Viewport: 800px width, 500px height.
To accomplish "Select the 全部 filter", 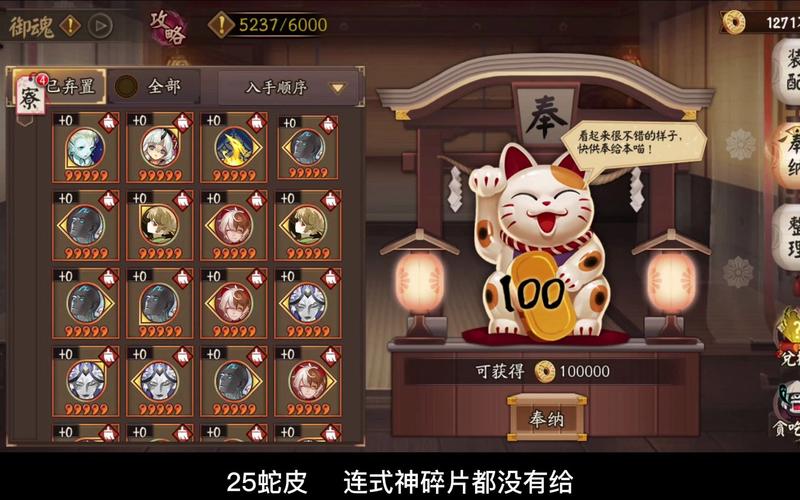I will [151, 87].
